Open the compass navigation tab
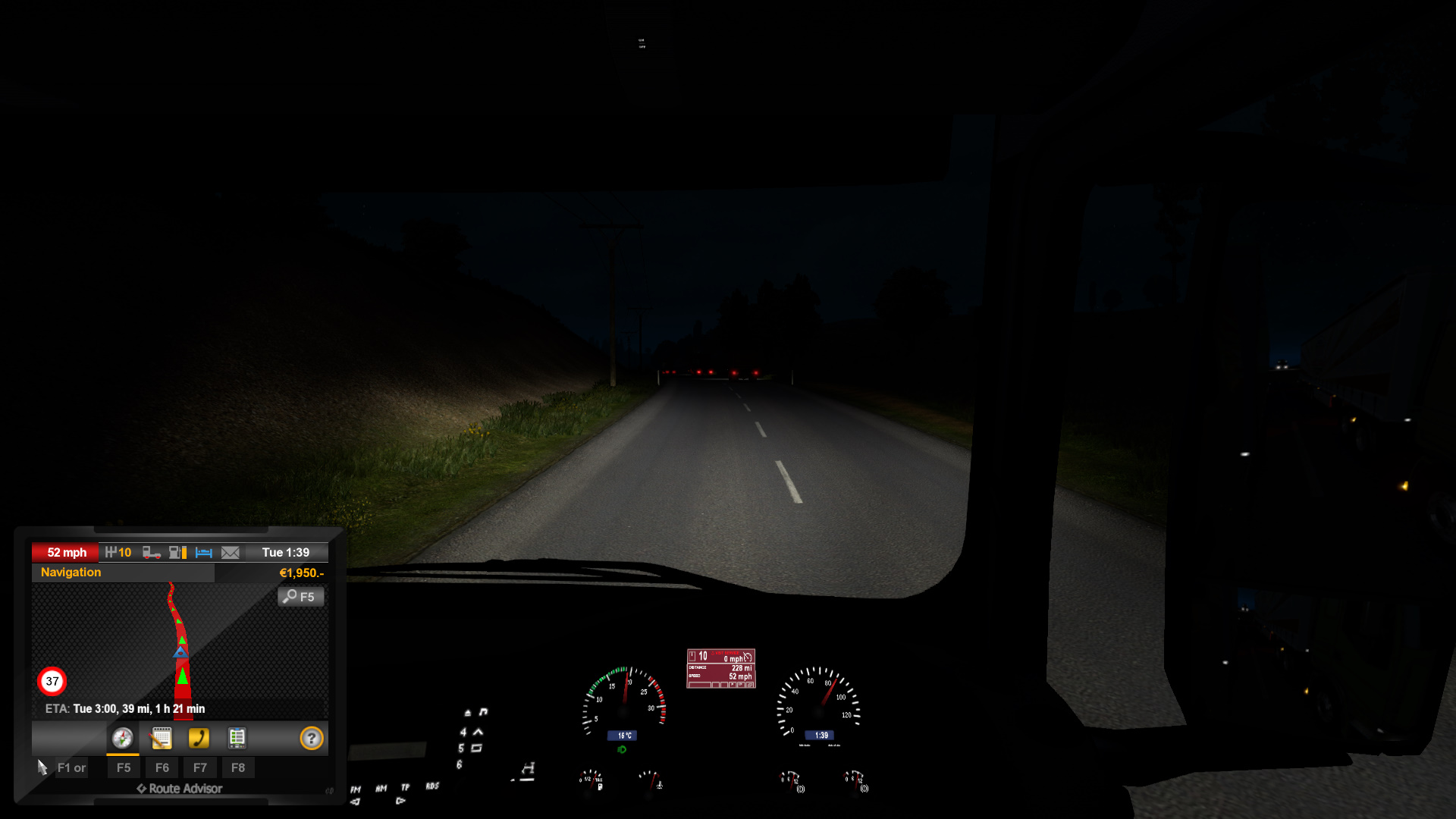Viewport: 1456px width, 819px height. [122, 738]
